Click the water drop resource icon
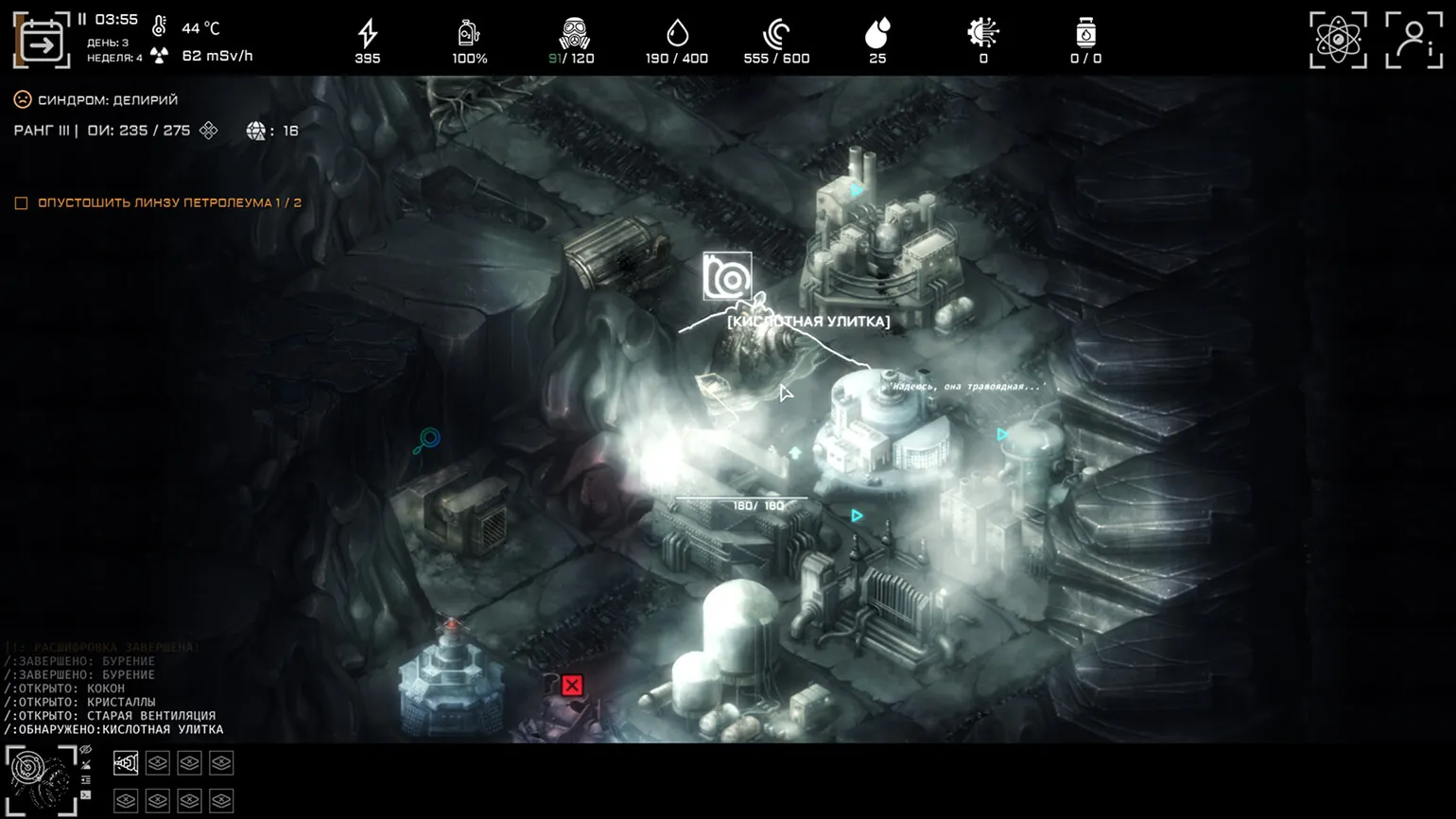 coord(677,34)
